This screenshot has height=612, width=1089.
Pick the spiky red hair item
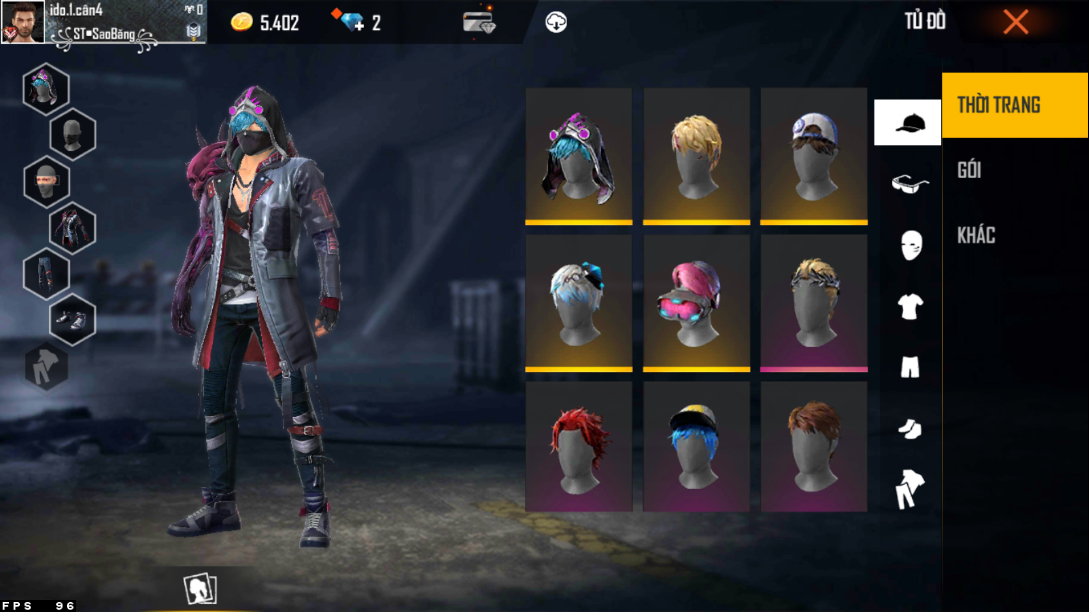pyautogui.click(x=579, y=447)
